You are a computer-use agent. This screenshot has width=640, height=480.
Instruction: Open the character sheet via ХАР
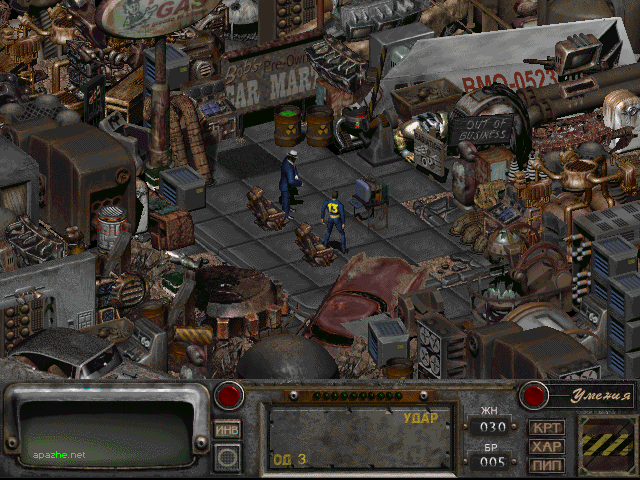point(547,446)
